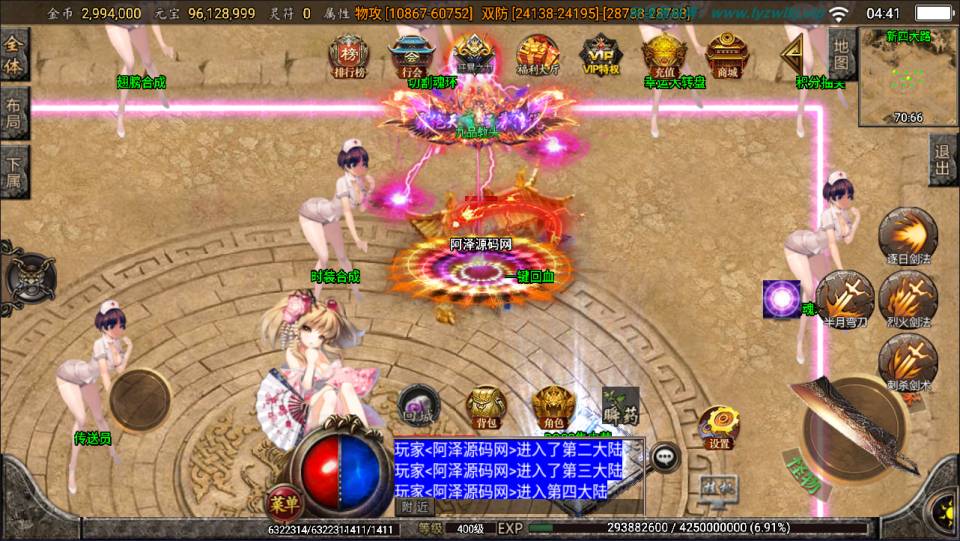Open the 商城 shop
The width and height of the screenshot is (960, 541).
coord(725,55)
